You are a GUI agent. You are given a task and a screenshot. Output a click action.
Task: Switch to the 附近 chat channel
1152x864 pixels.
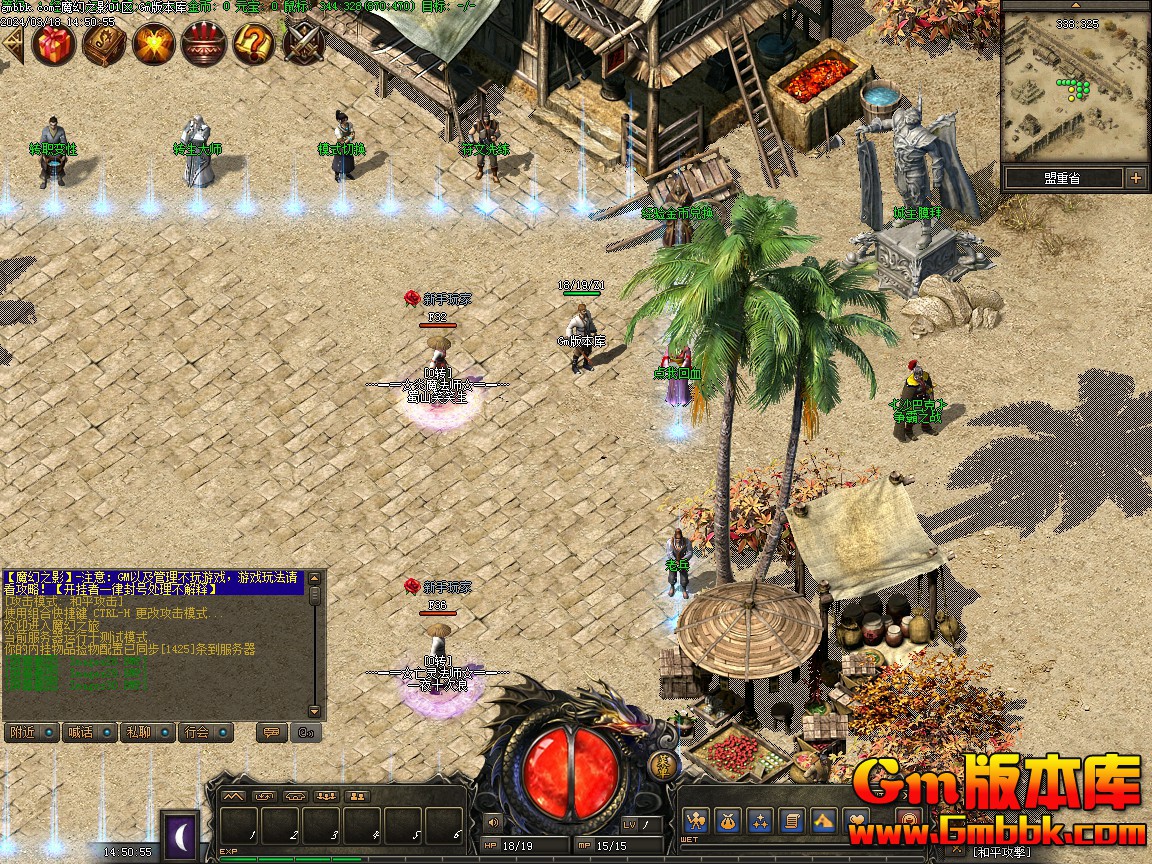coord(31,732)
